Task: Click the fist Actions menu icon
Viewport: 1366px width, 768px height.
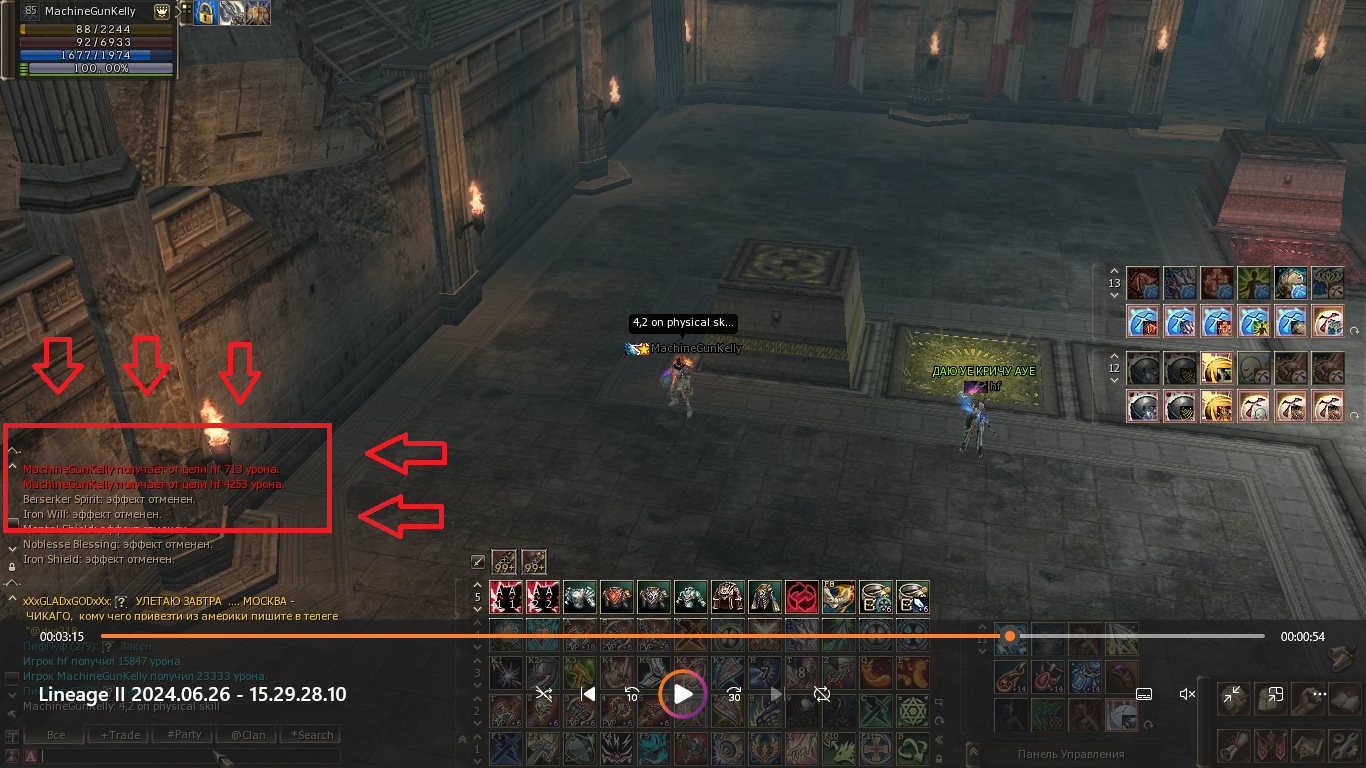Action: (1307, 698)
